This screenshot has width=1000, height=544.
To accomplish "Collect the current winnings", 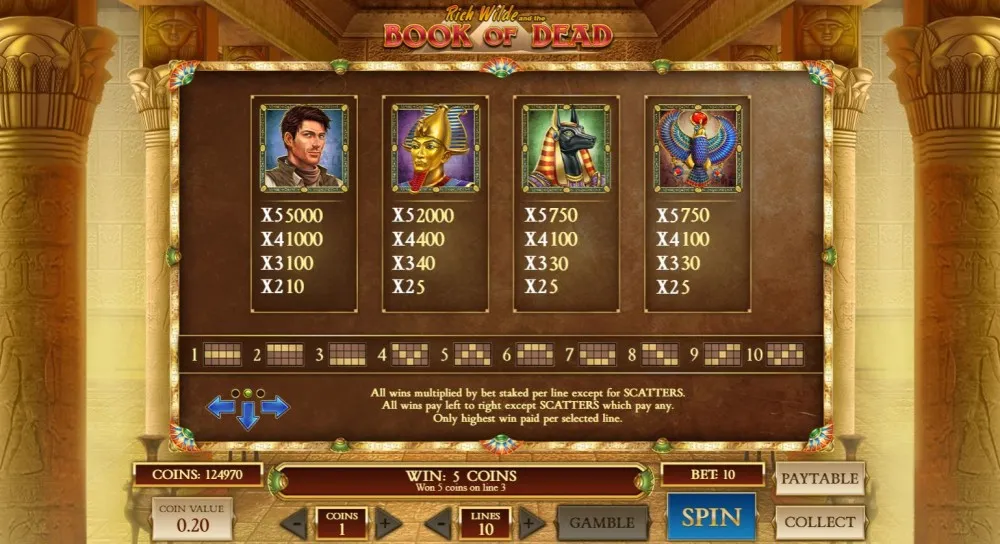I will [819, 522].
